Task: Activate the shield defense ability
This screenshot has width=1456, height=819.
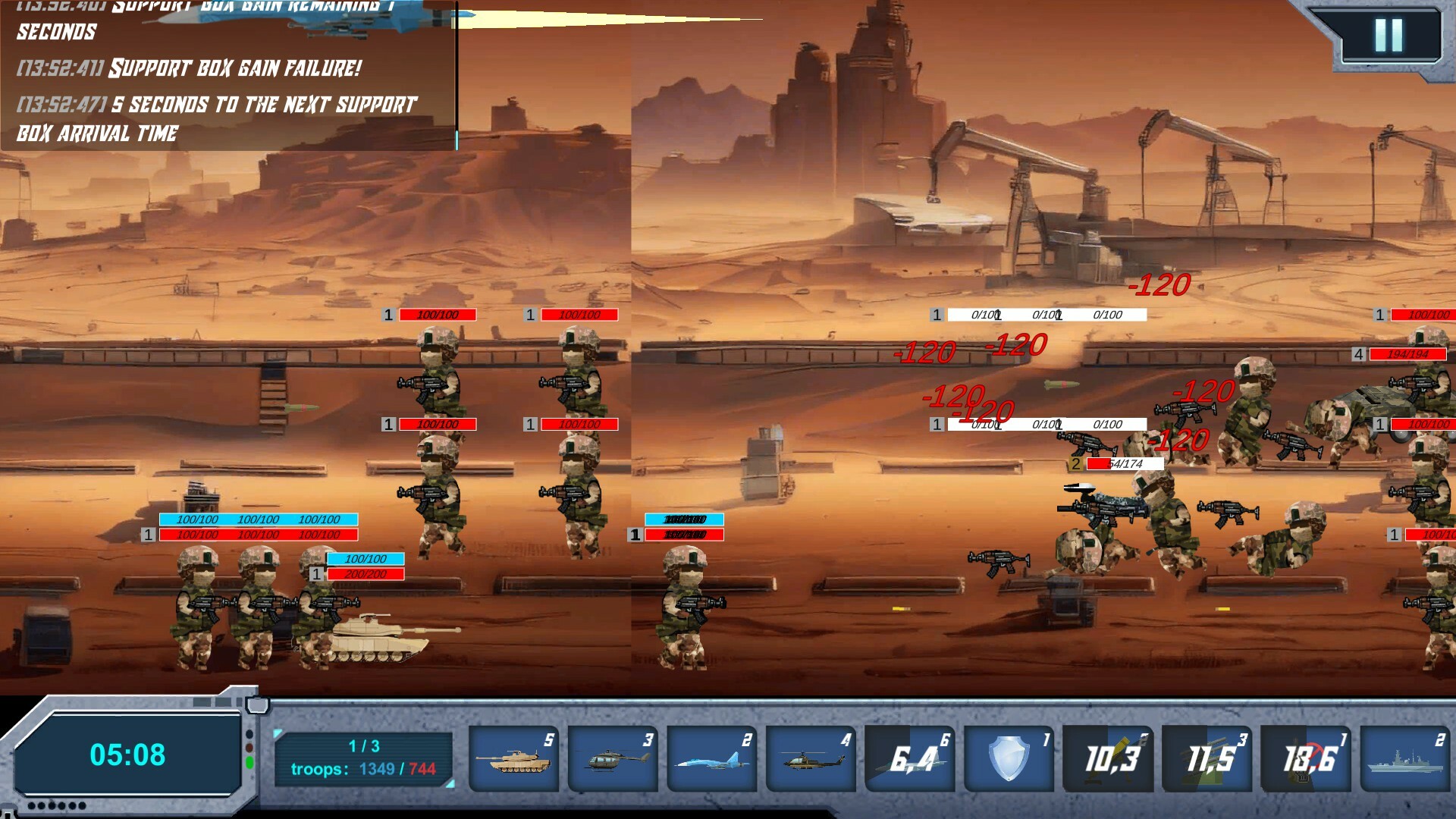Action: (x=1009, y=757)
